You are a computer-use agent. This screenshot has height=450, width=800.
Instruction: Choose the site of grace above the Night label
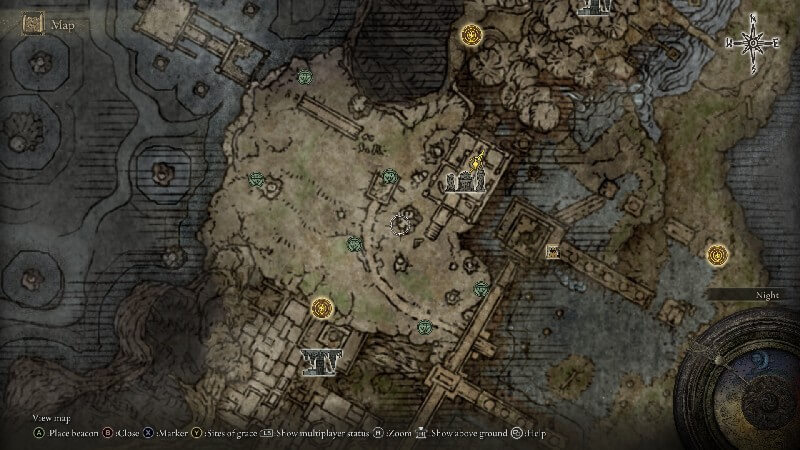[717, 255]
